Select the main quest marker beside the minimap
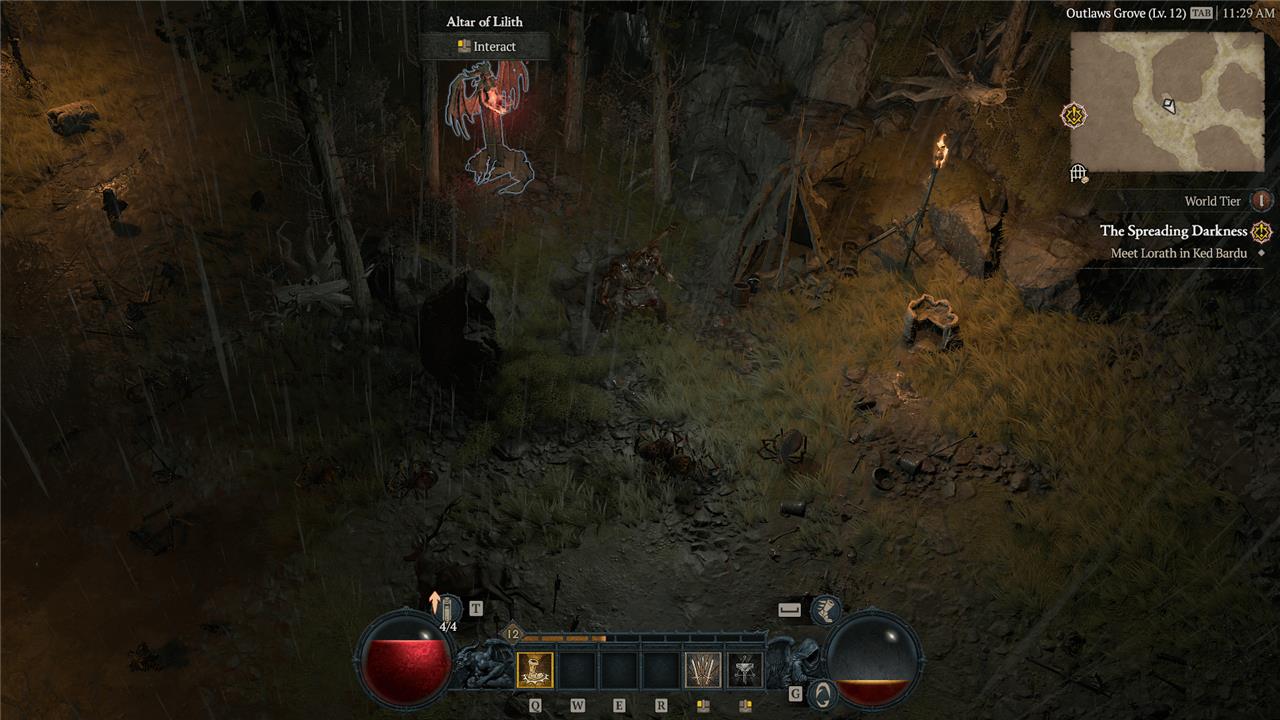This screenshot has width=1280, height=720. pyautogui.click(x=1075, y=116)
